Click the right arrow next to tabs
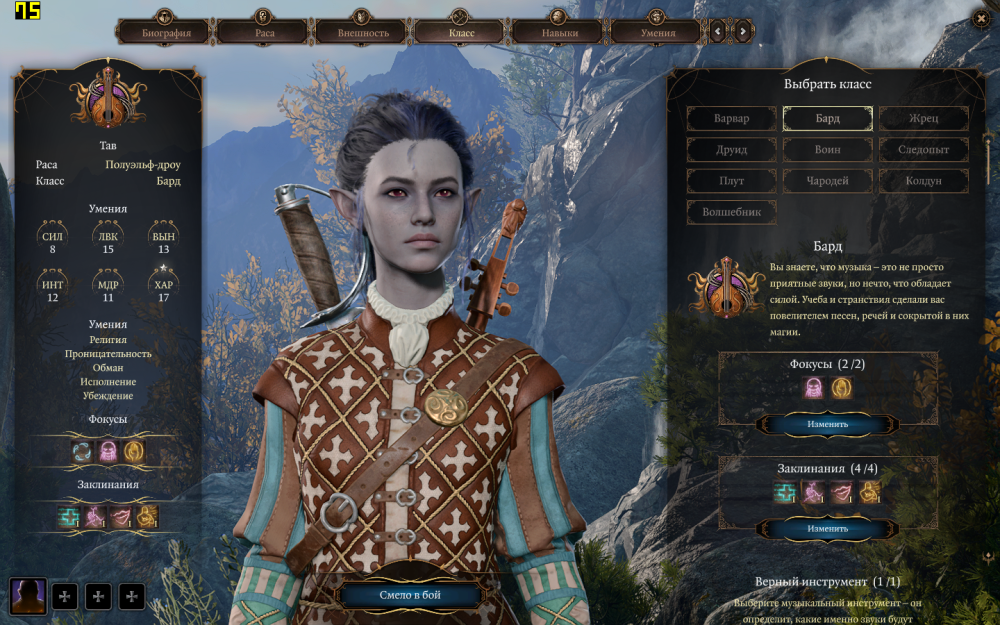Viewport: 1000px width, 625px height. [743, 32]
